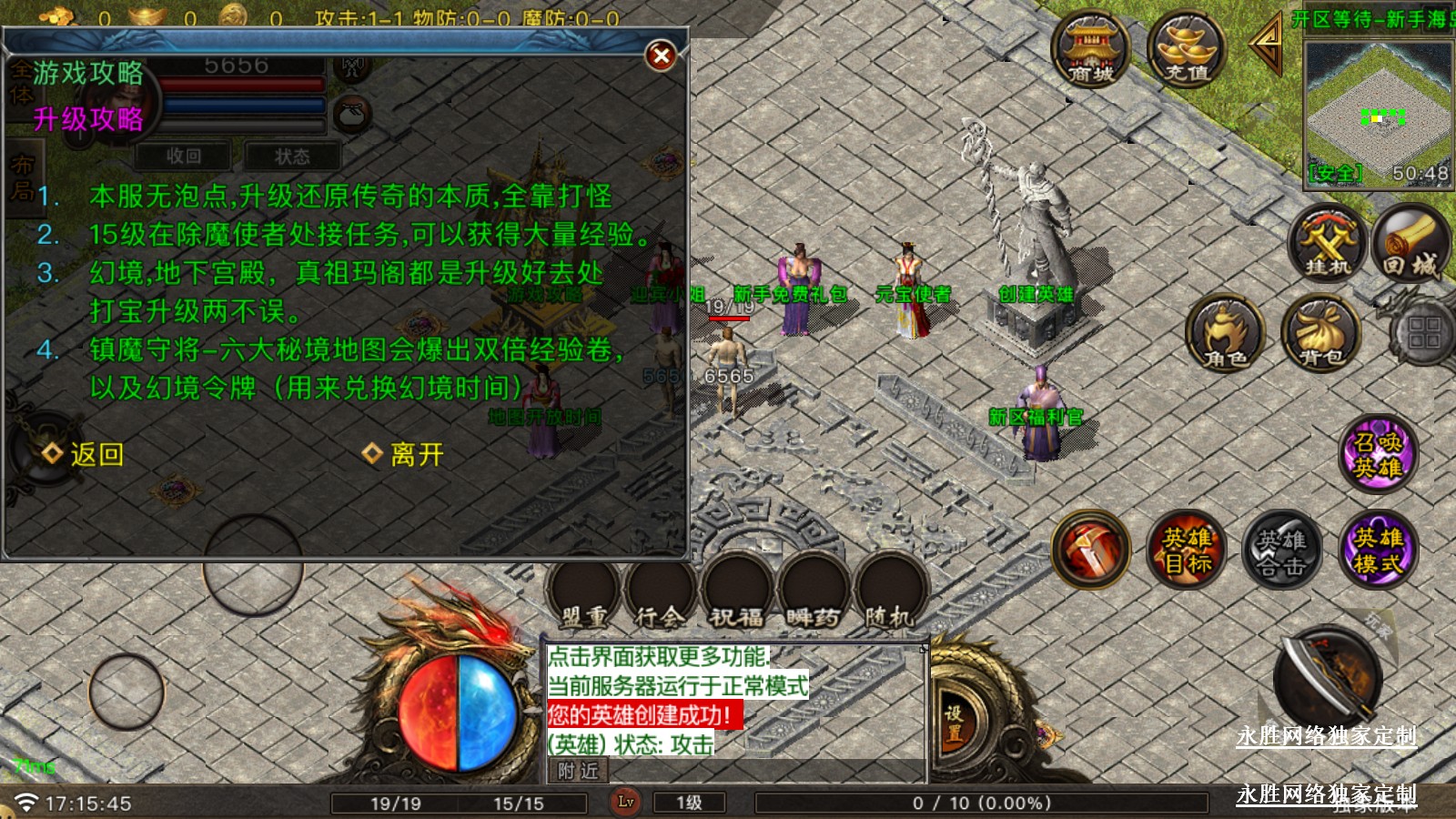1456x819 pixels.
Task: Close the game guide dialog
Action: (x=662, y=56)
